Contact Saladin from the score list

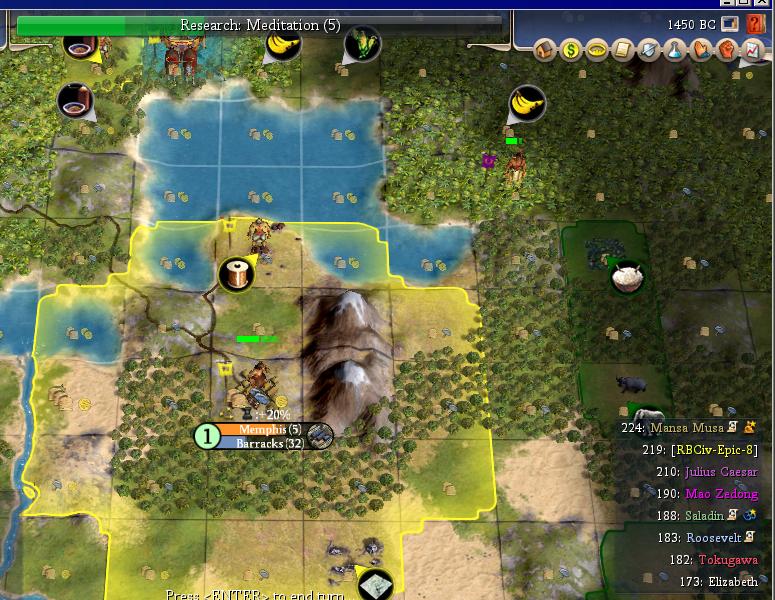click(x=705, y=516)
